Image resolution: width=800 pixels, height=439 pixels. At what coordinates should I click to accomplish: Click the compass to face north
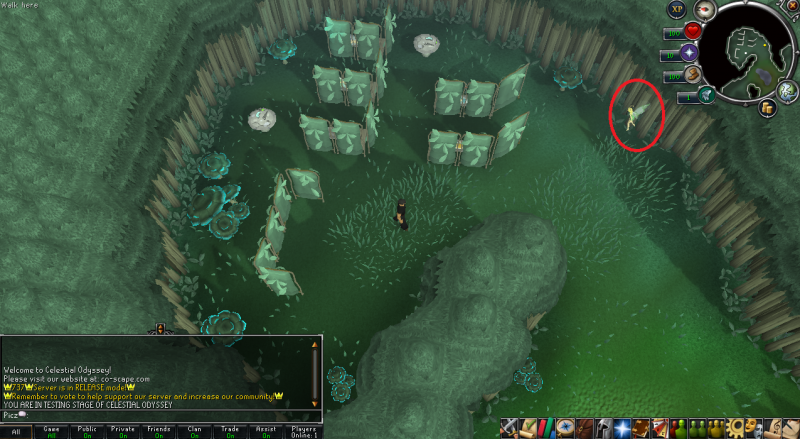pyautogui.click(x=704, y=10)
